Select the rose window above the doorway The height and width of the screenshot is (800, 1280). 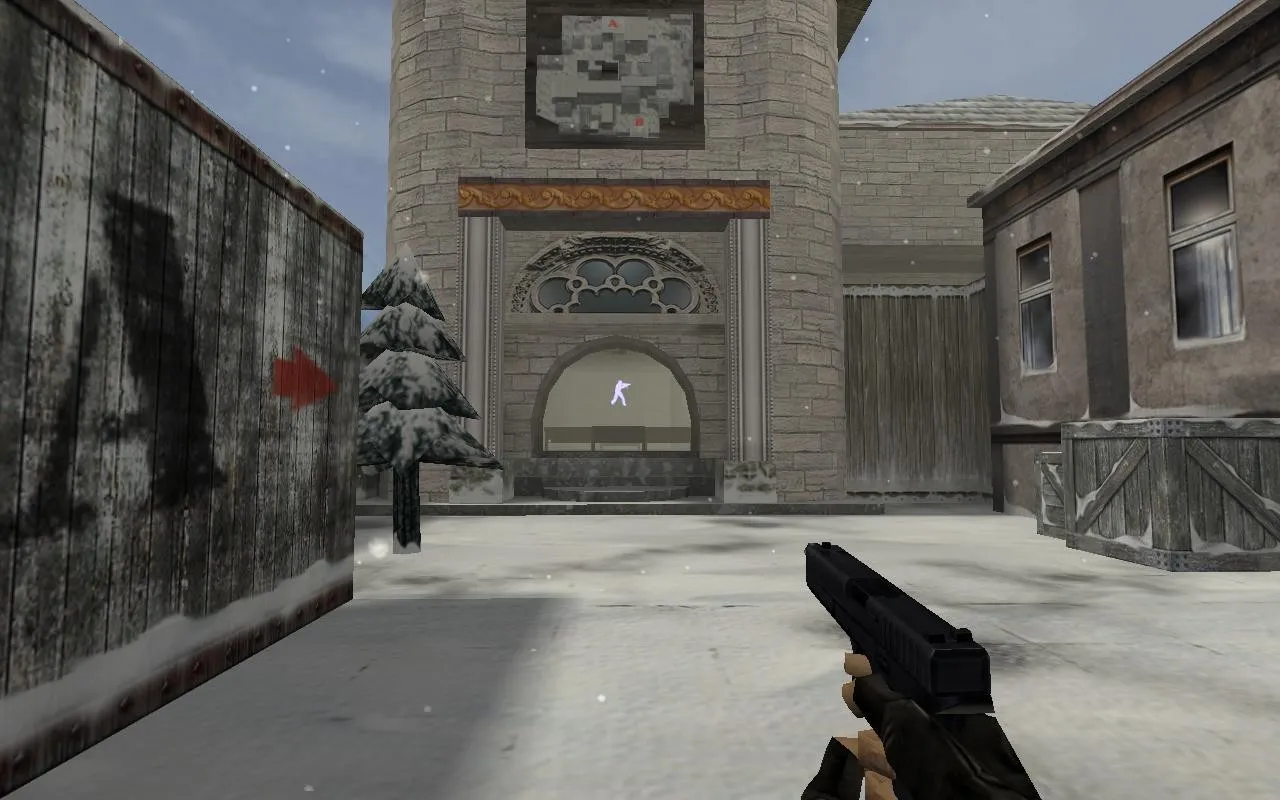(x=615, y=278)
